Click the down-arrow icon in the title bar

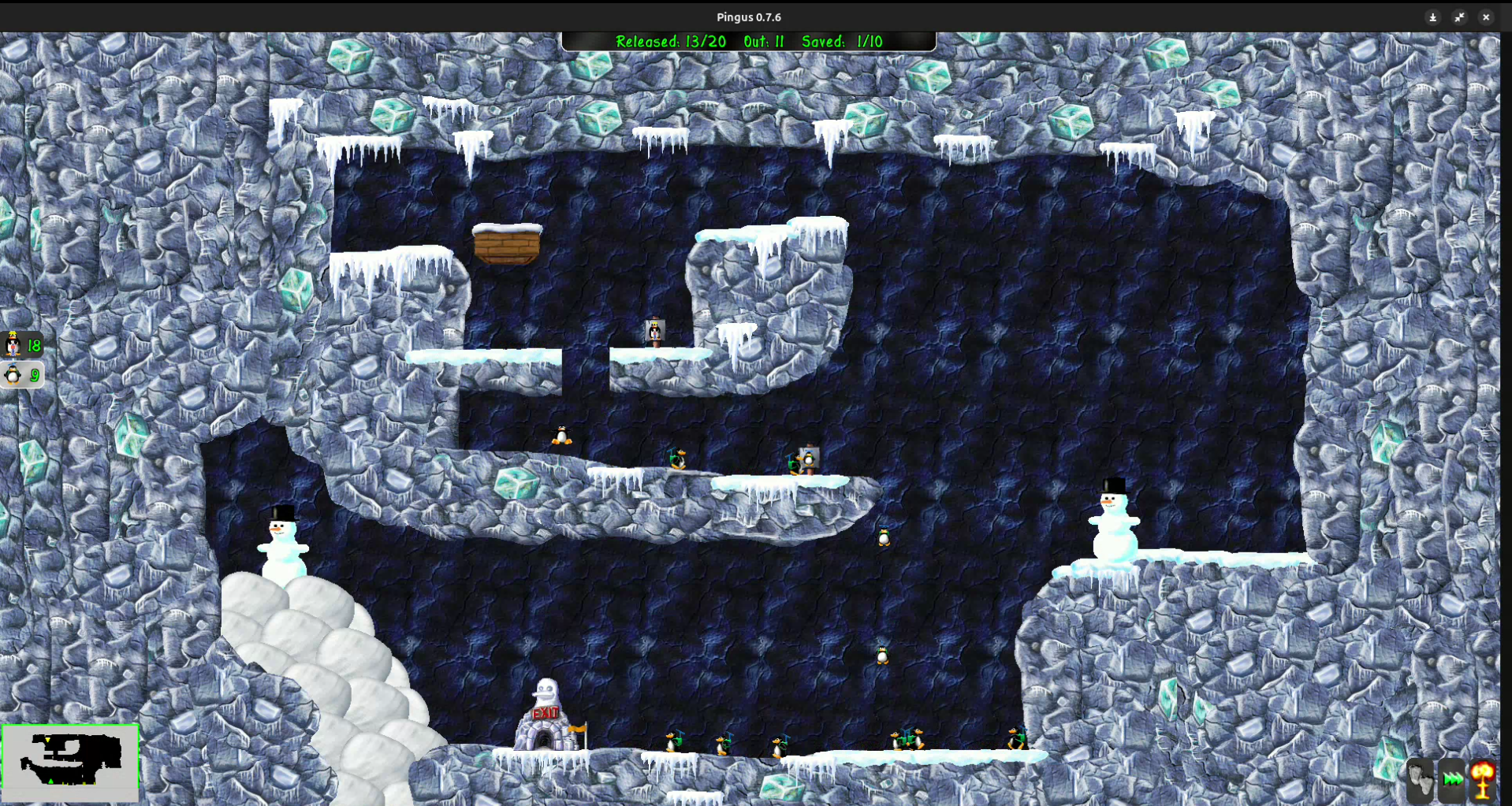[1432, 17]
